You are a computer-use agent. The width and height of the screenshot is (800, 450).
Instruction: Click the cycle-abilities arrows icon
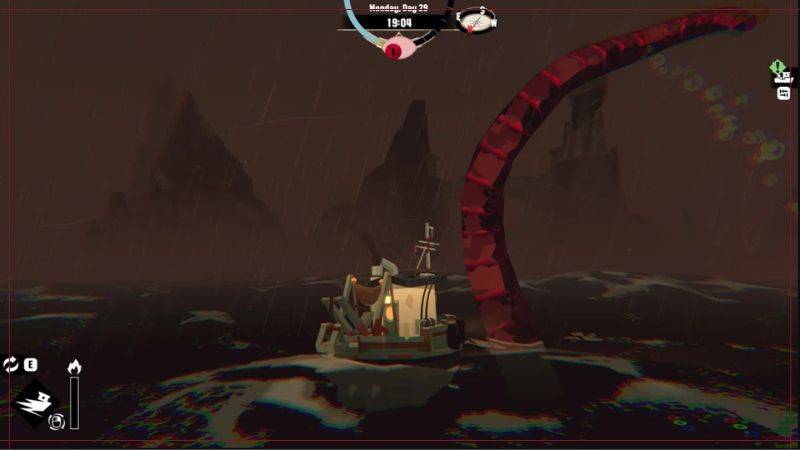(11, 365)
